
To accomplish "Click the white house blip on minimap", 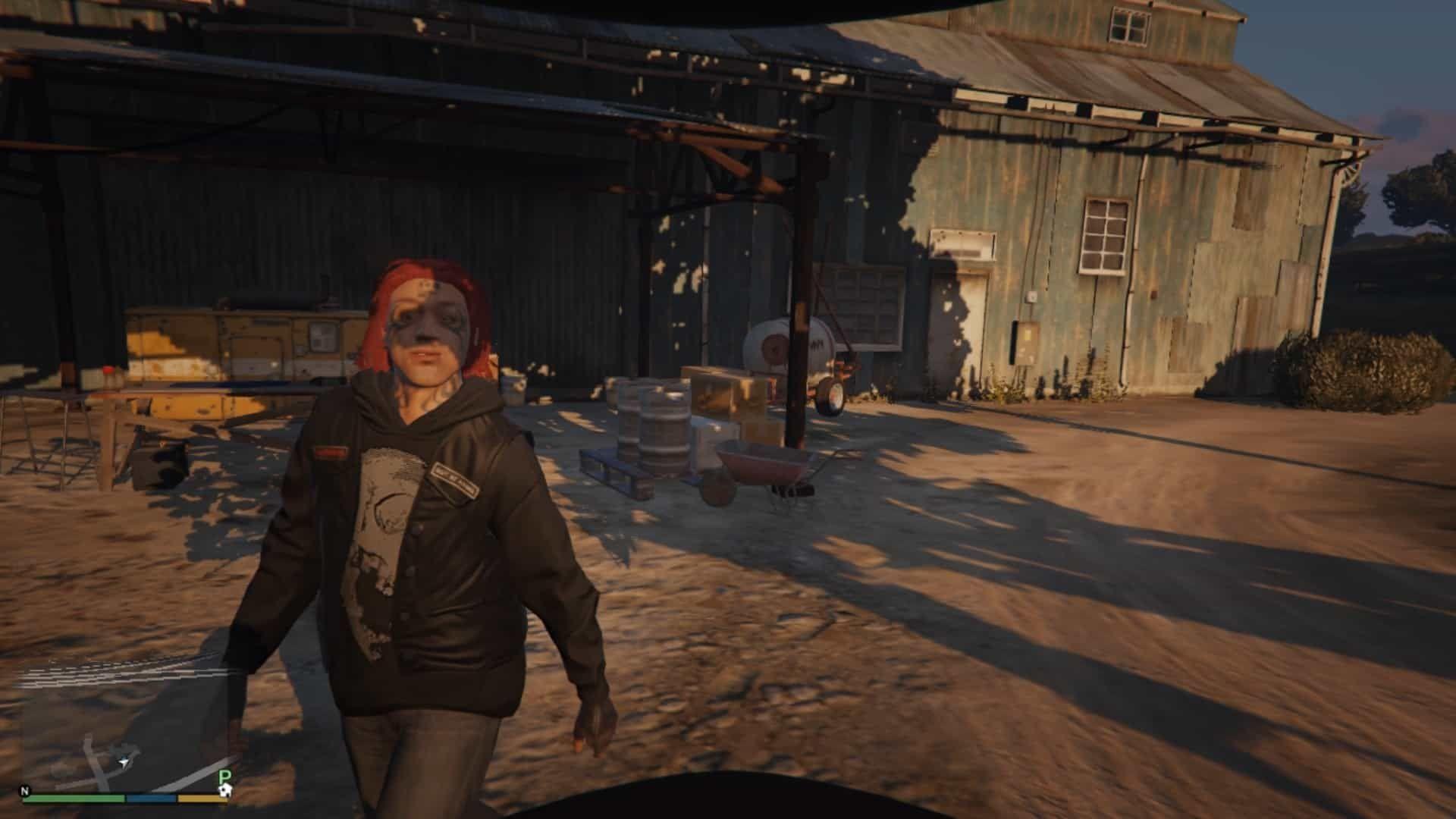I will point(224,790).
